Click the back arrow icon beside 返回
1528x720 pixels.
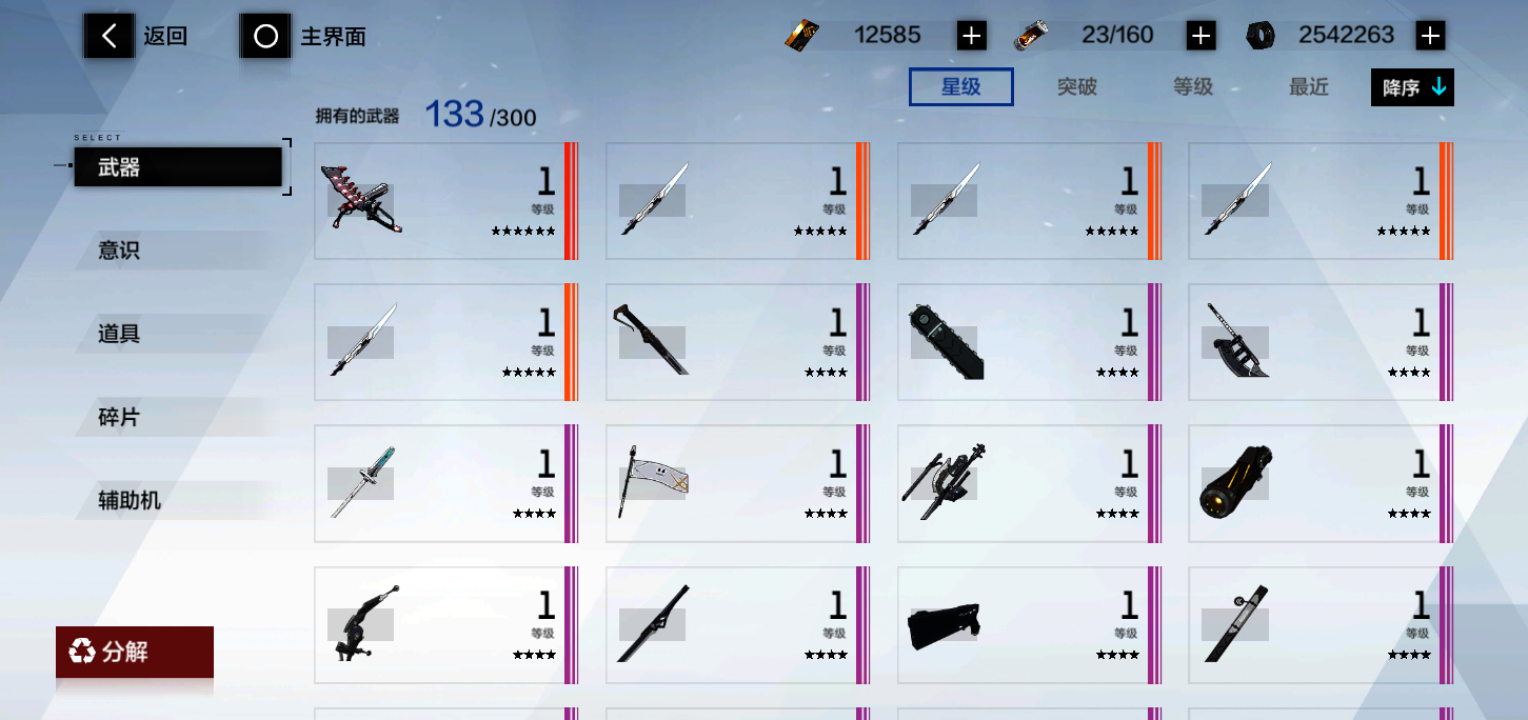(108, 35)
